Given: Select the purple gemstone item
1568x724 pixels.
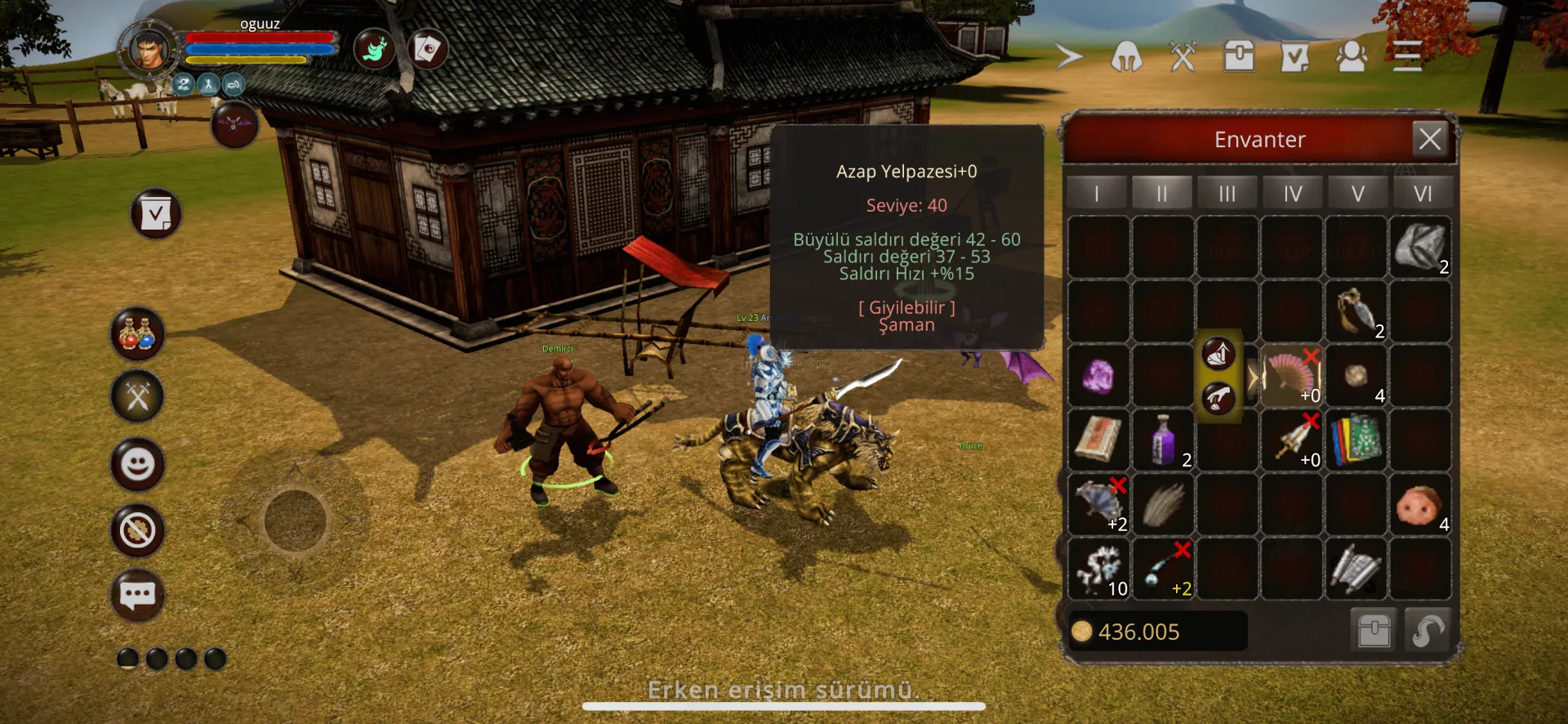Looking at the screenshot, I should pos(1098,377).
